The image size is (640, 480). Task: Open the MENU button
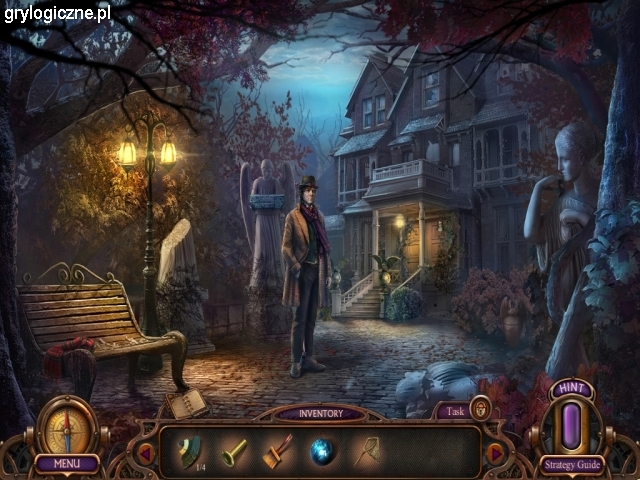click(x=67, y=464)
